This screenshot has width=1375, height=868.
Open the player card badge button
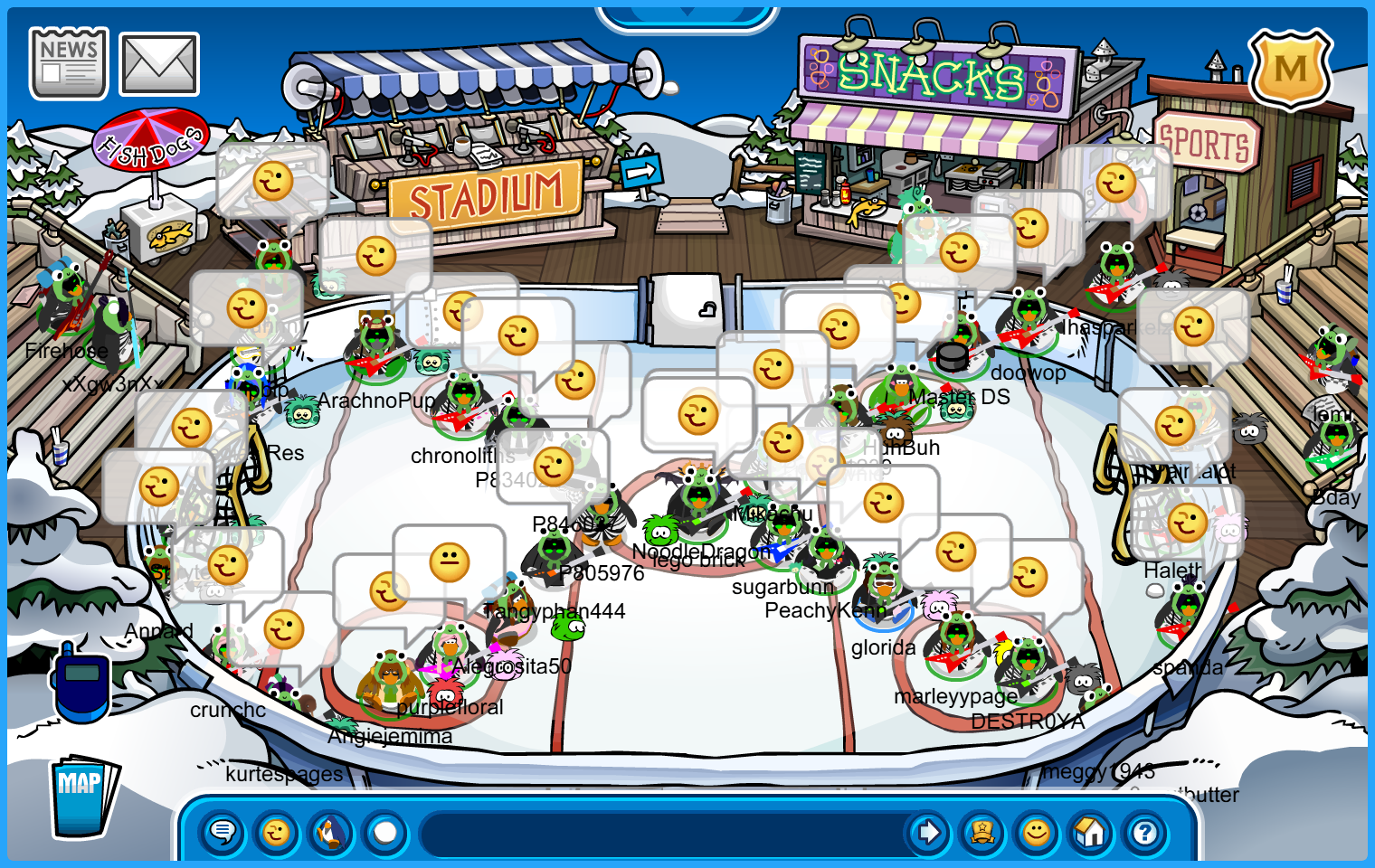[x=982, y=832]
